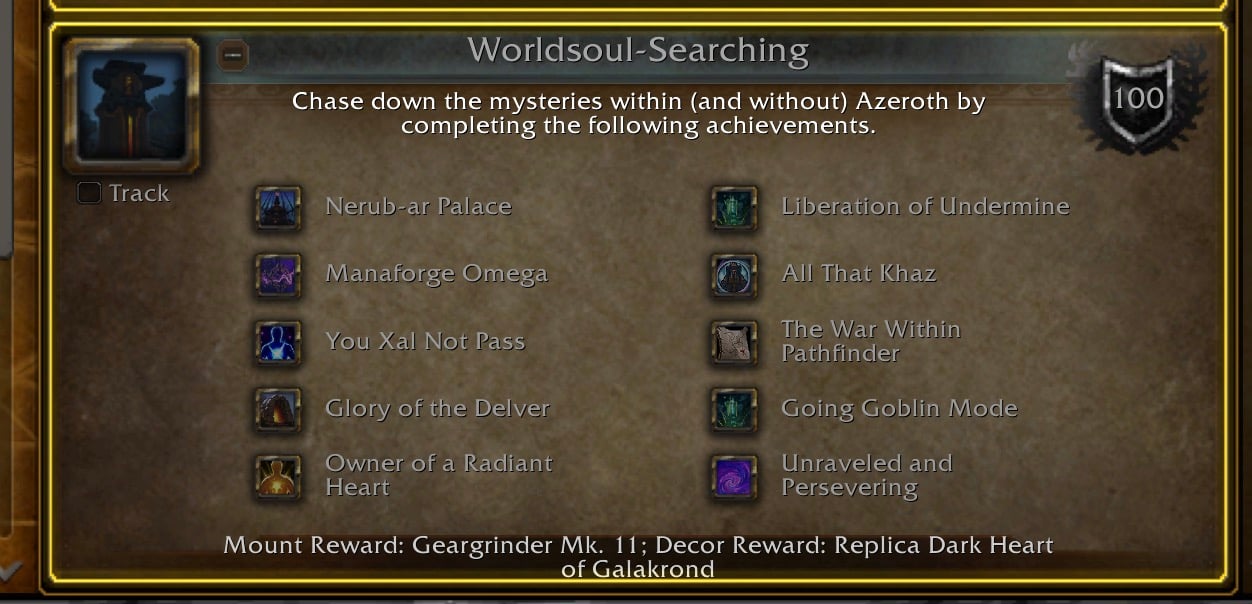
Task: View The War Within Pathfinder criteria
Action: (x=870, y=341)
